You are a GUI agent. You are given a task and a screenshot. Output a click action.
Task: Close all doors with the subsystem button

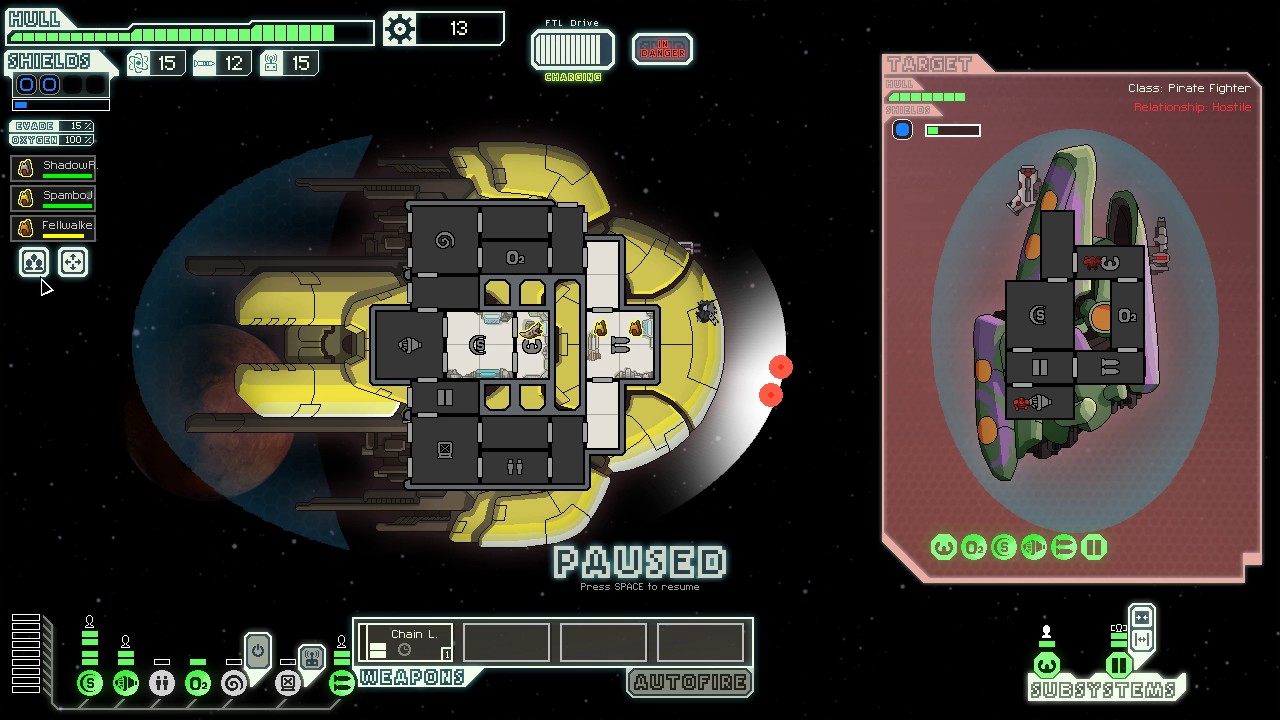pos(1142,617)
